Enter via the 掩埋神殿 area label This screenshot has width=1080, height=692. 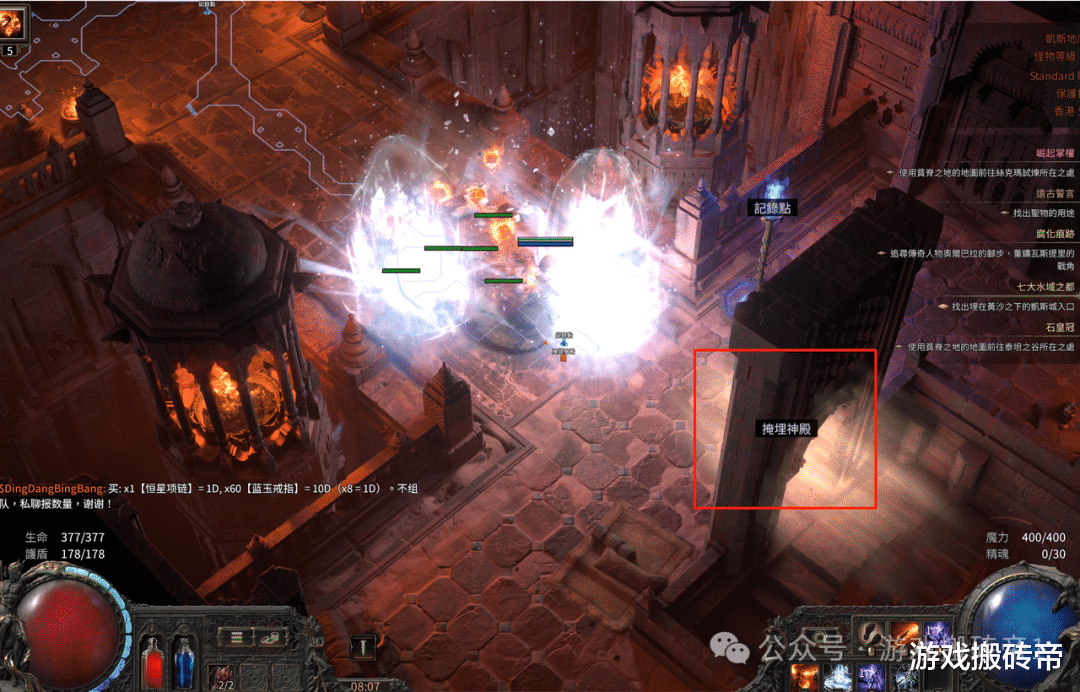tap(787, 429)
